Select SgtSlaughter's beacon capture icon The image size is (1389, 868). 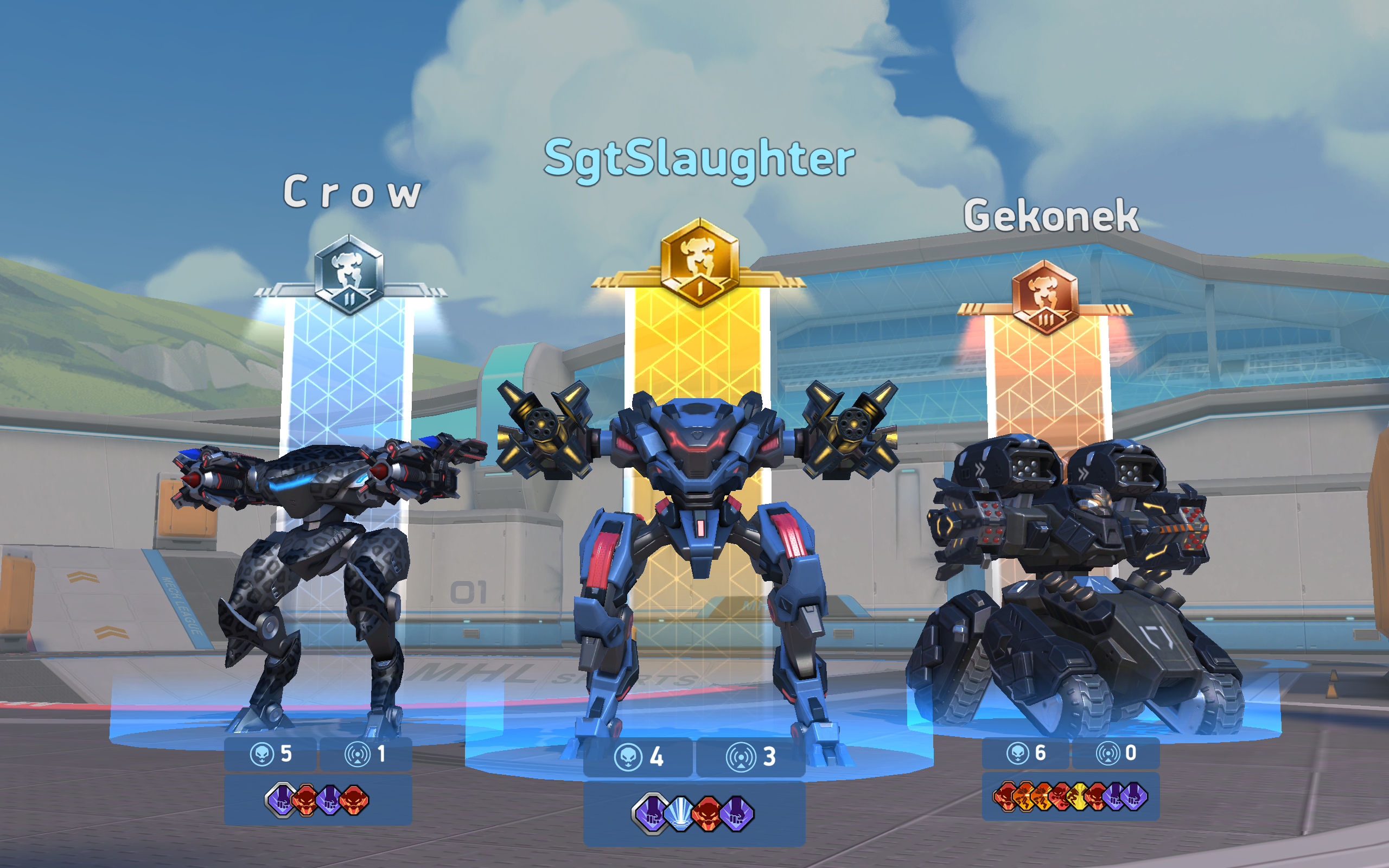(742, 758)
